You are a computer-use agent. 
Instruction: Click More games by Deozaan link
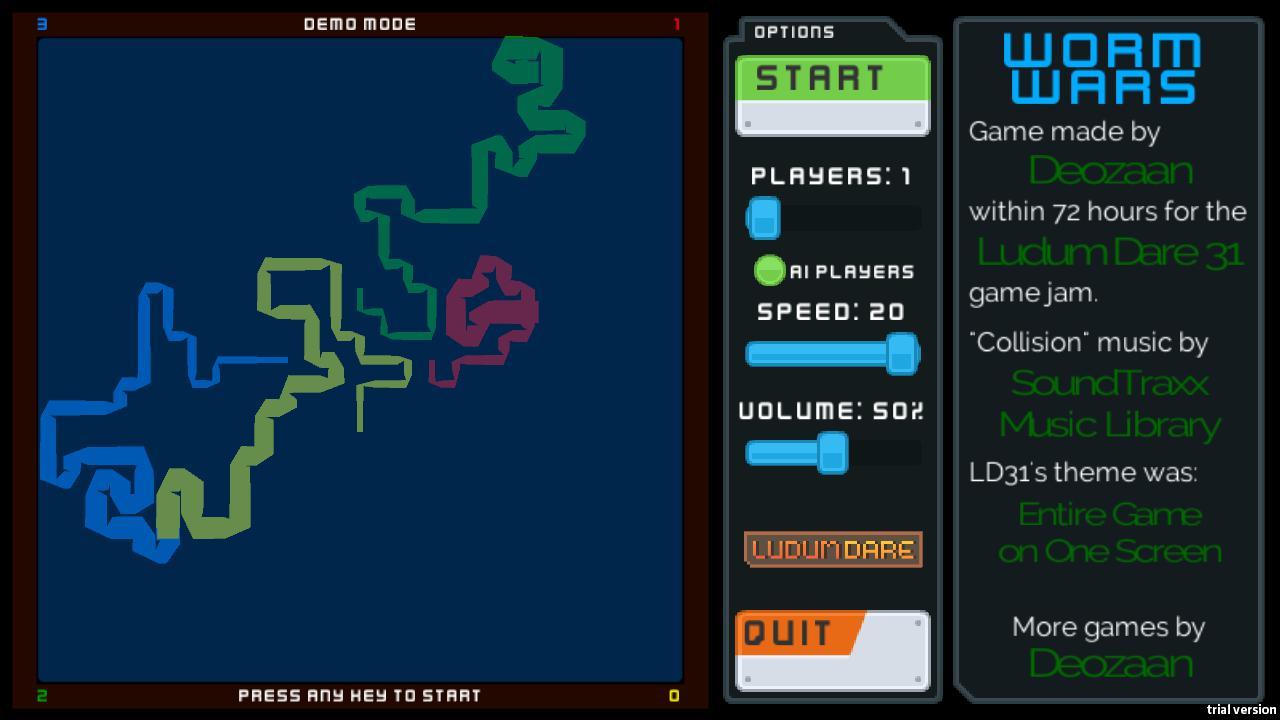click(x=1110, y=663)
